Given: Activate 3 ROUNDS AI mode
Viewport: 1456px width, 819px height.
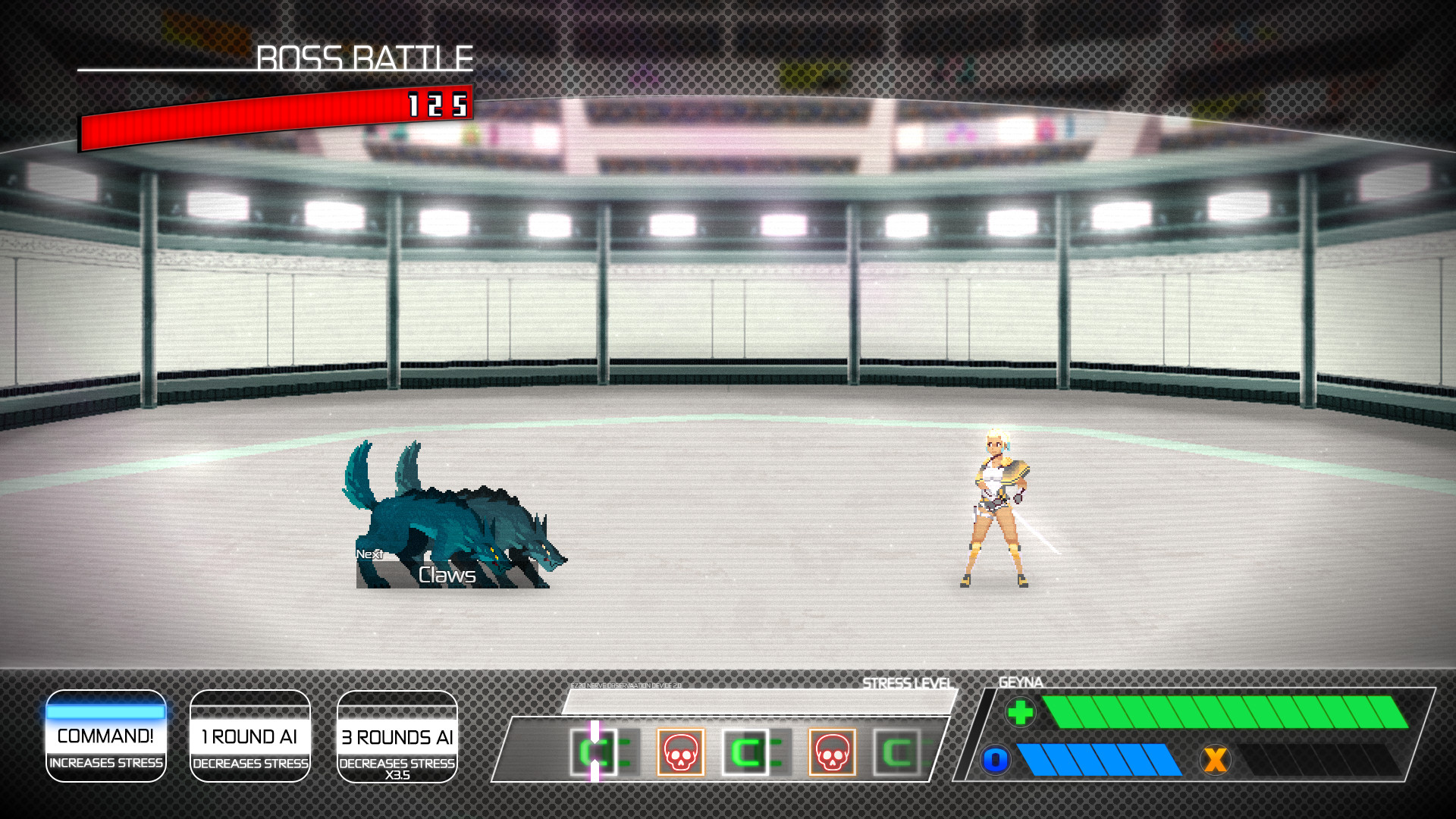Looking at the screenshot, I should 397,736.
